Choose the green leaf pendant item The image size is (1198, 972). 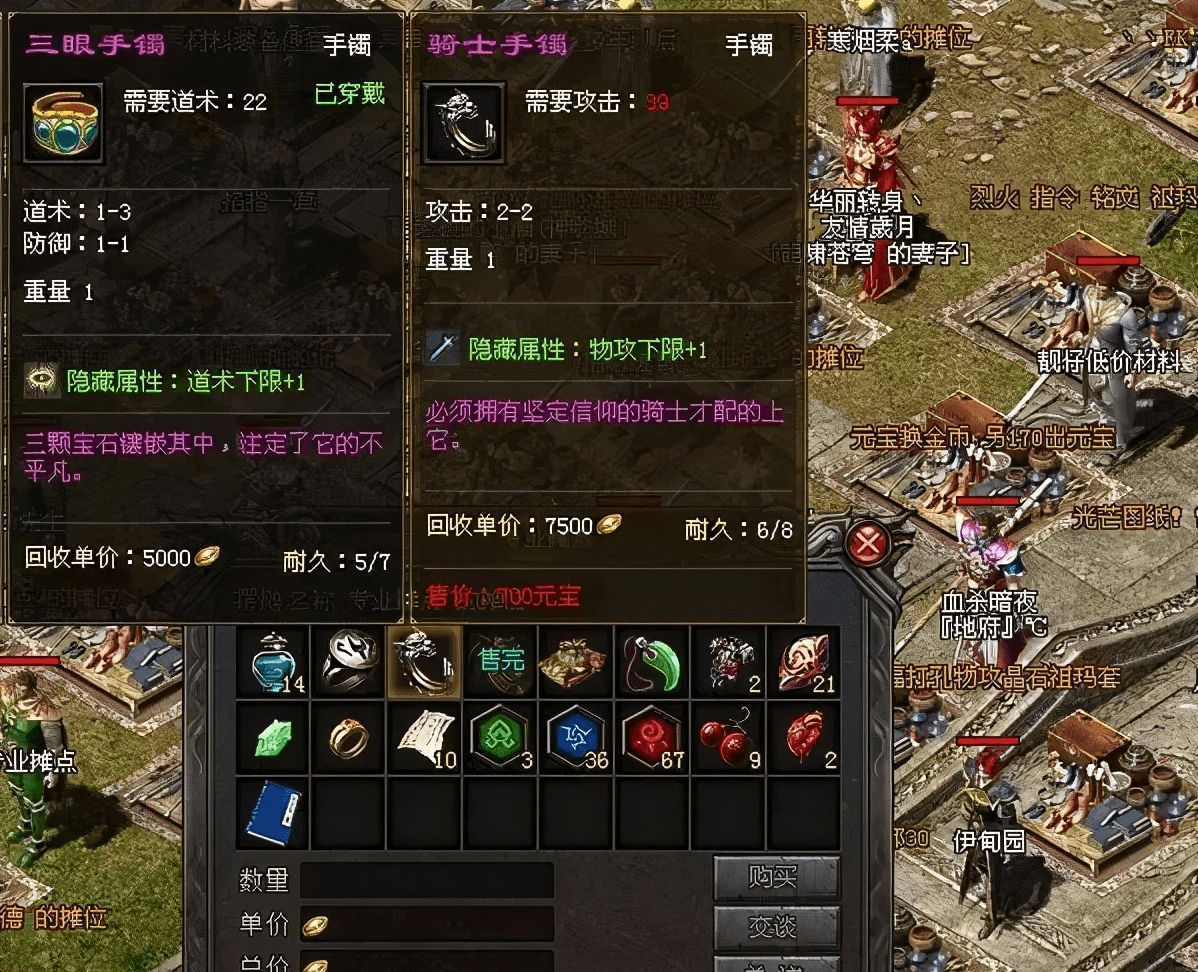coord(652,661)
